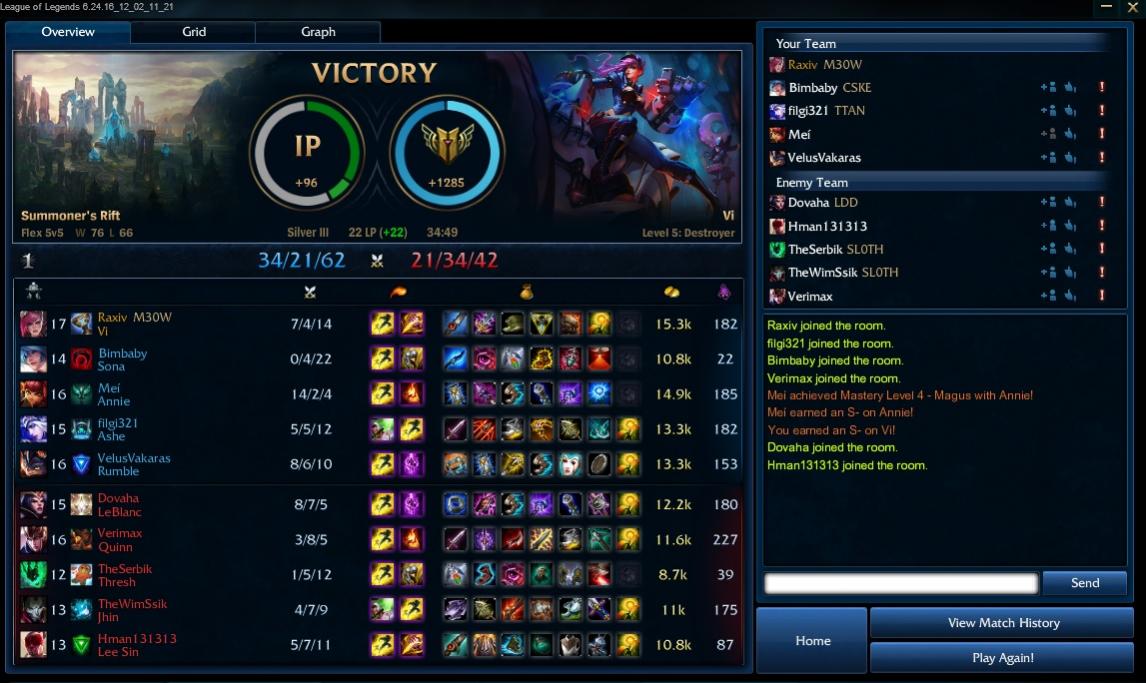Viewport: 1146px width, 683px height.
Task: Report enemy player Verimax
Action: click(x=1101, y=296)
